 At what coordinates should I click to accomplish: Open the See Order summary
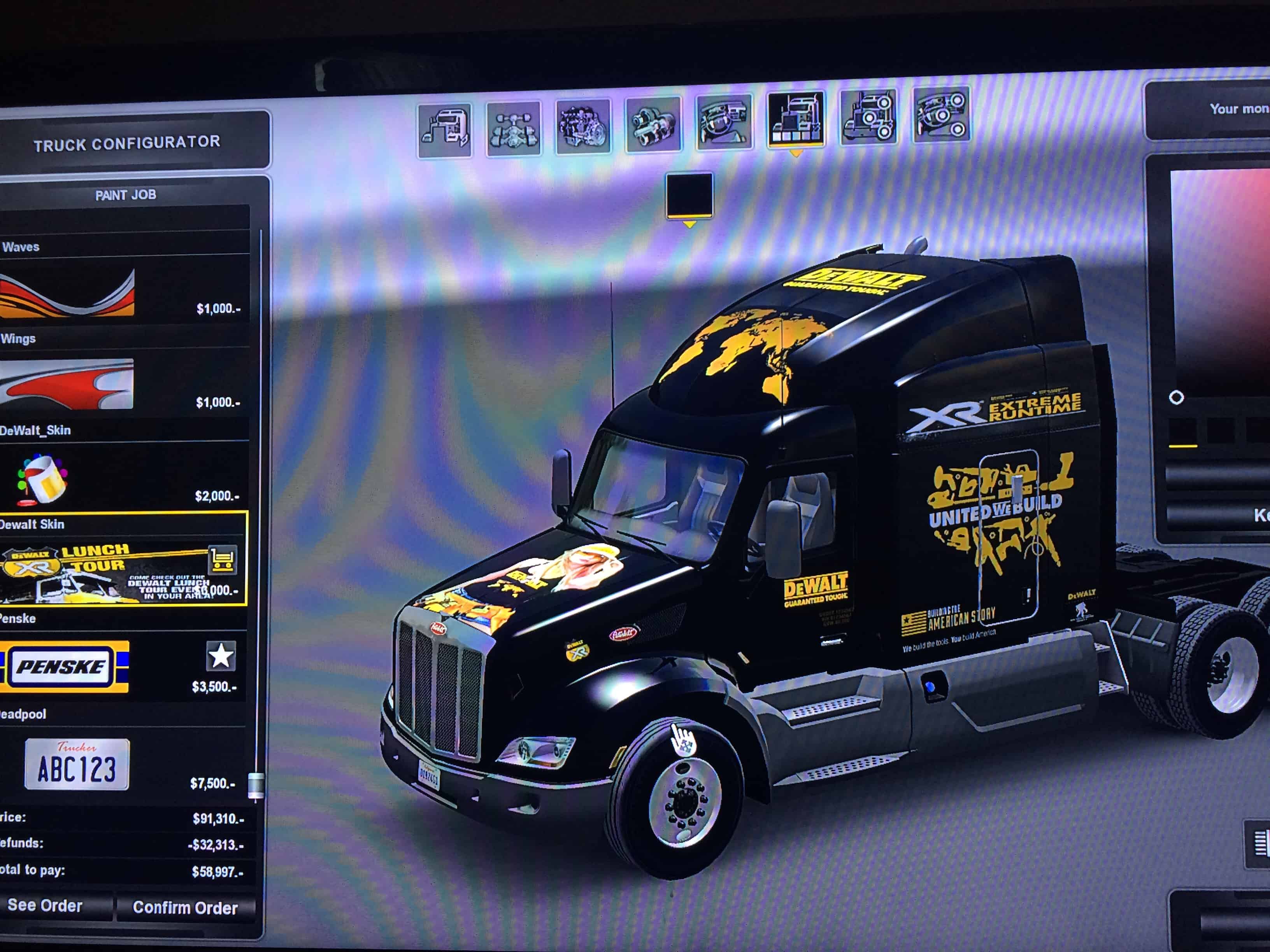pos(46,905)
